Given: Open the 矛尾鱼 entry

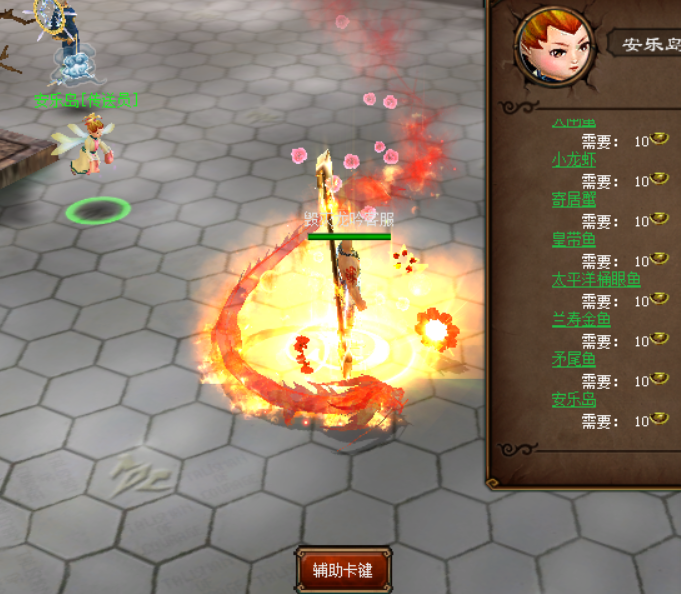Looking at the screenshot, I should (573, 360).
